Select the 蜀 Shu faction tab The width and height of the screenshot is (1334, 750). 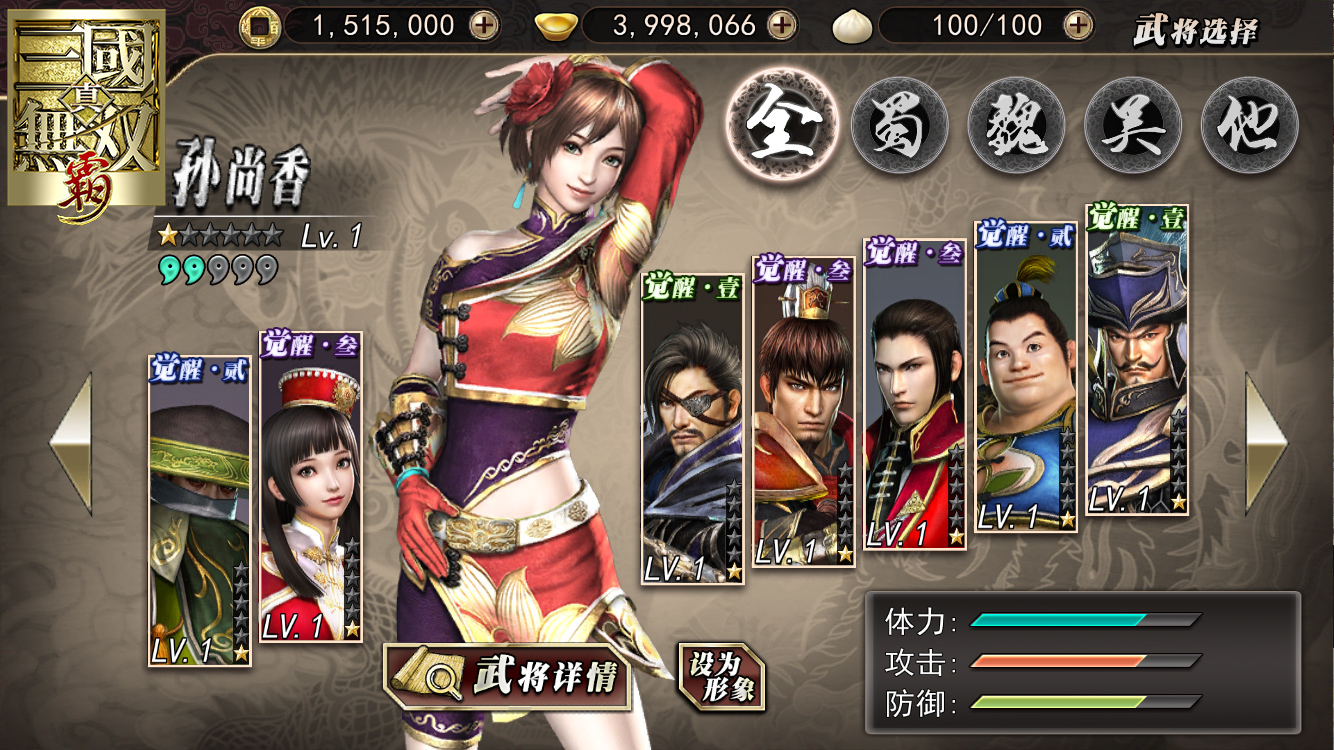[x=899, y=126]
